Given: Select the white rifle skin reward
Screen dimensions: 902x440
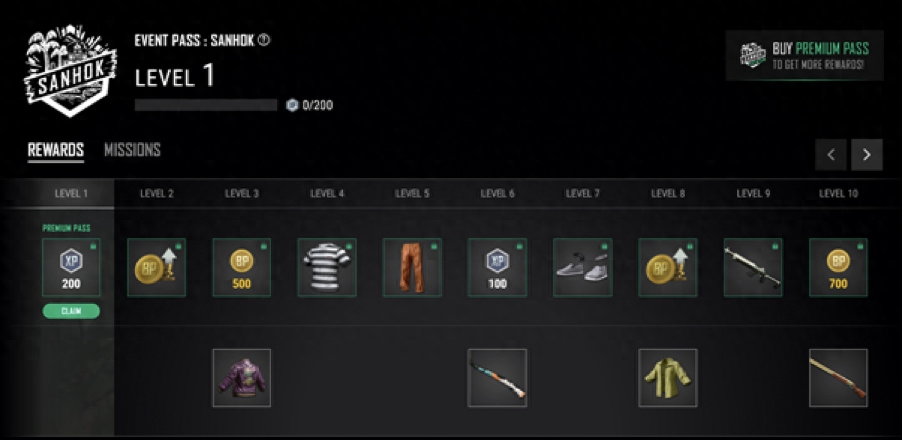Looking at the screenshot, I should [x=753, y=267].
